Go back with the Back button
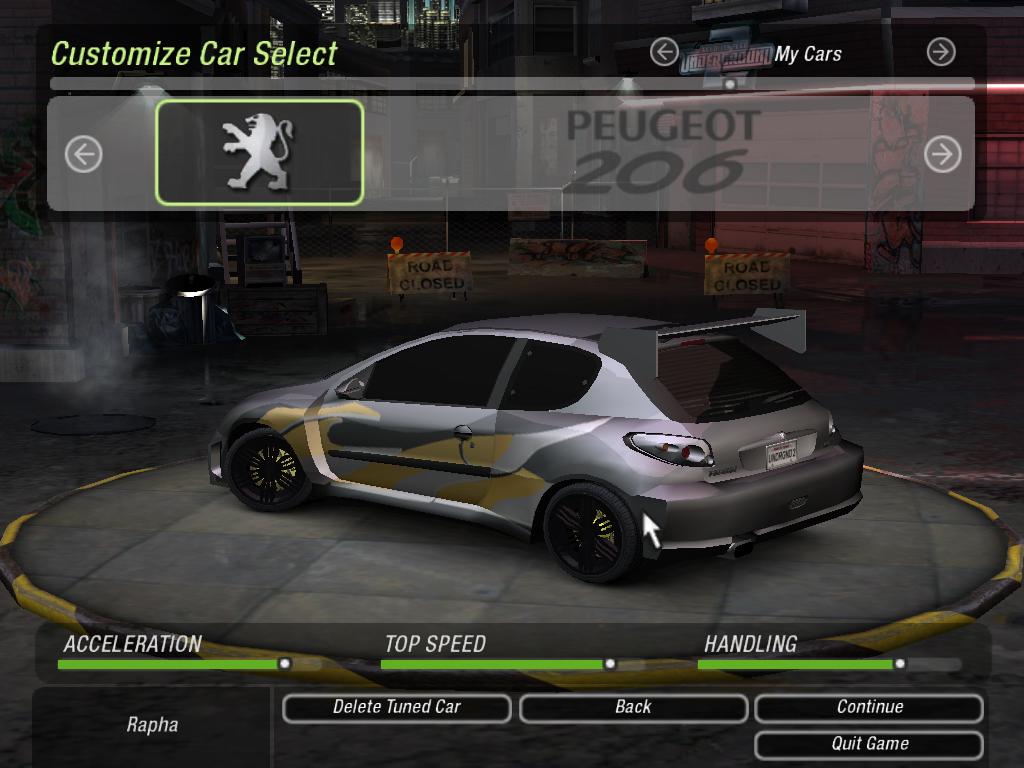The width and height of the screenshot is (1024, 768). (x=633, y=708)
